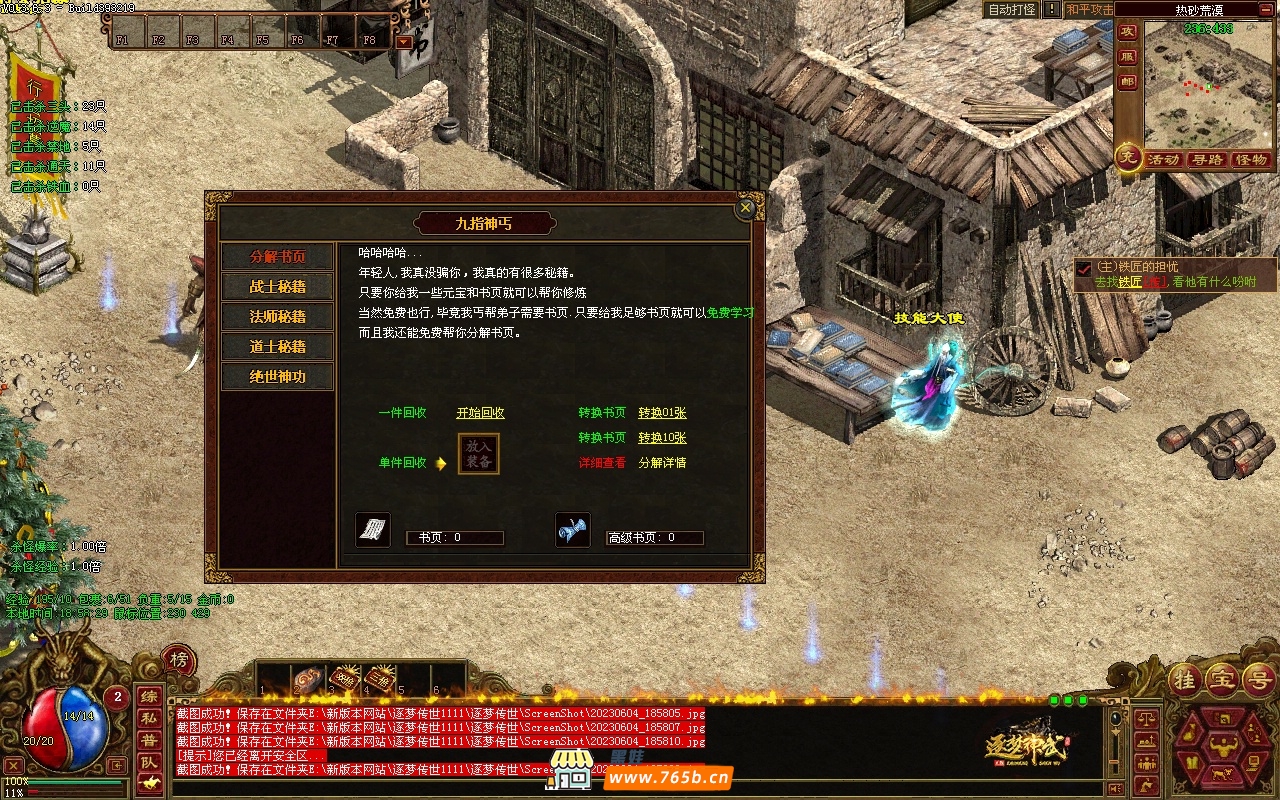Click the 开始回收 link

(x=480, y=413)
